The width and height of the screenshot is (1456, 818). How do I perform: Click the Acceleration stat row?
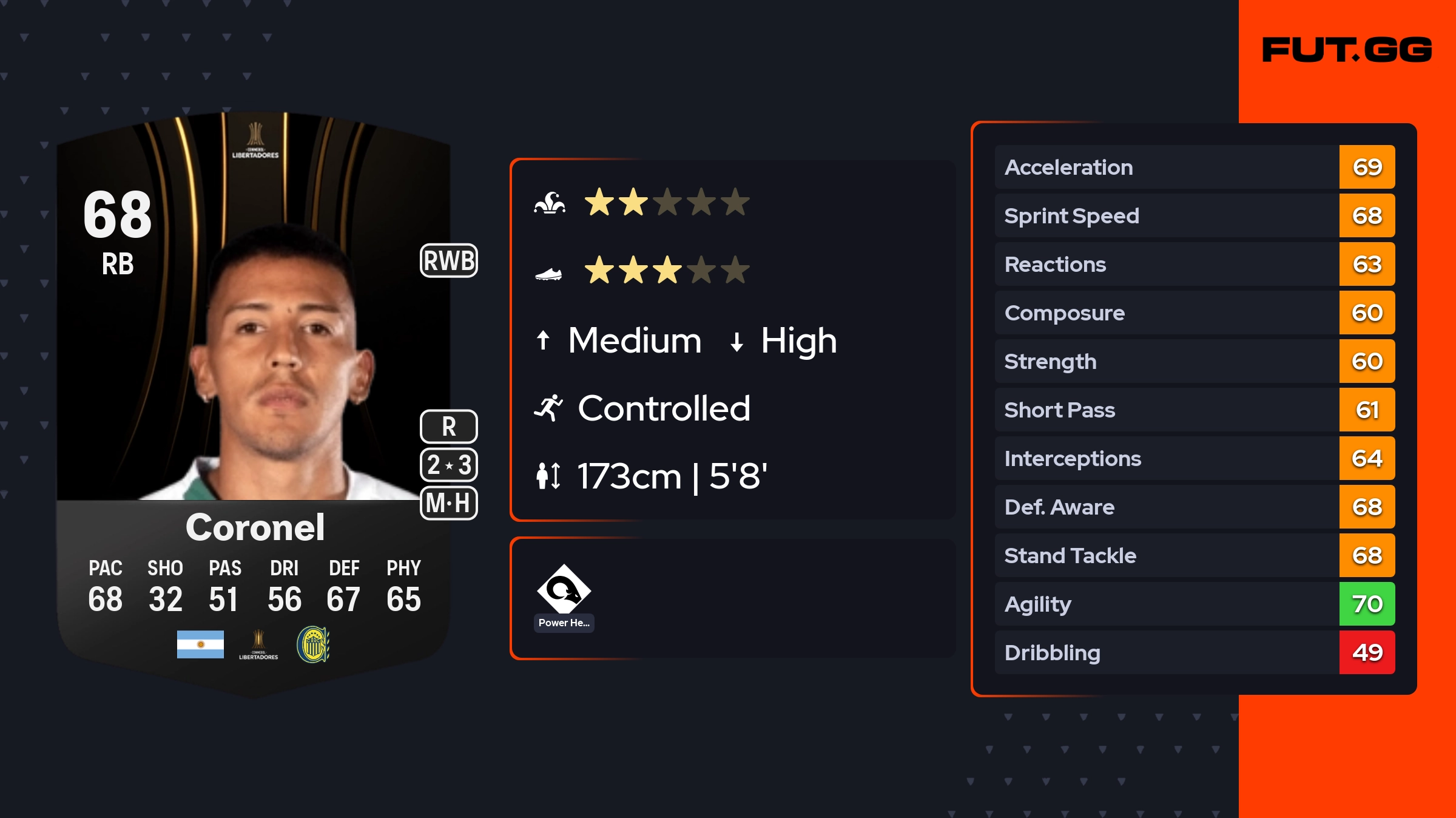(x=1194, y=167)
